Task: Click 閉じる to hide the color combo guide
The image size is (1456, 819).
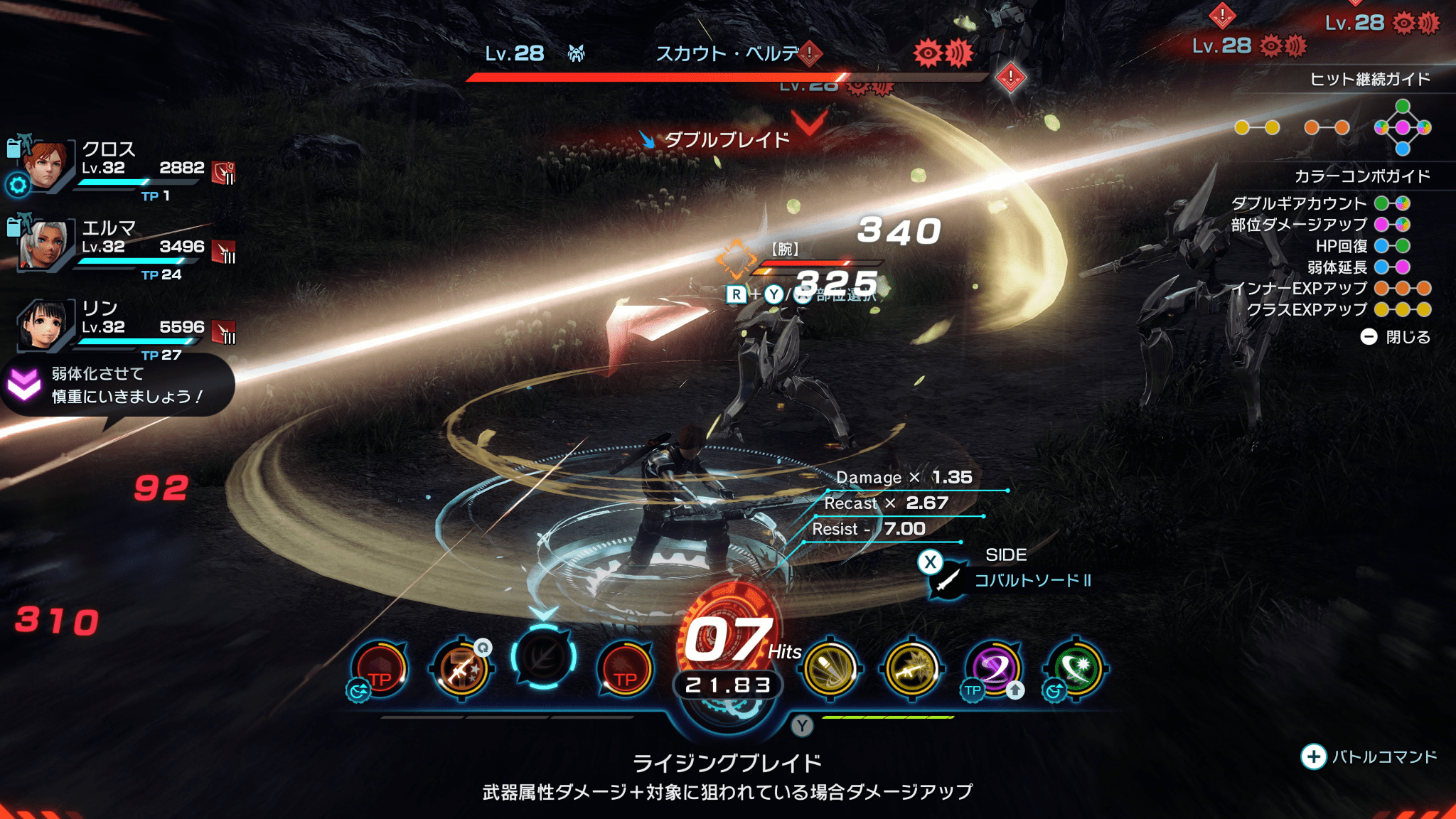Action: (1410, 338)
